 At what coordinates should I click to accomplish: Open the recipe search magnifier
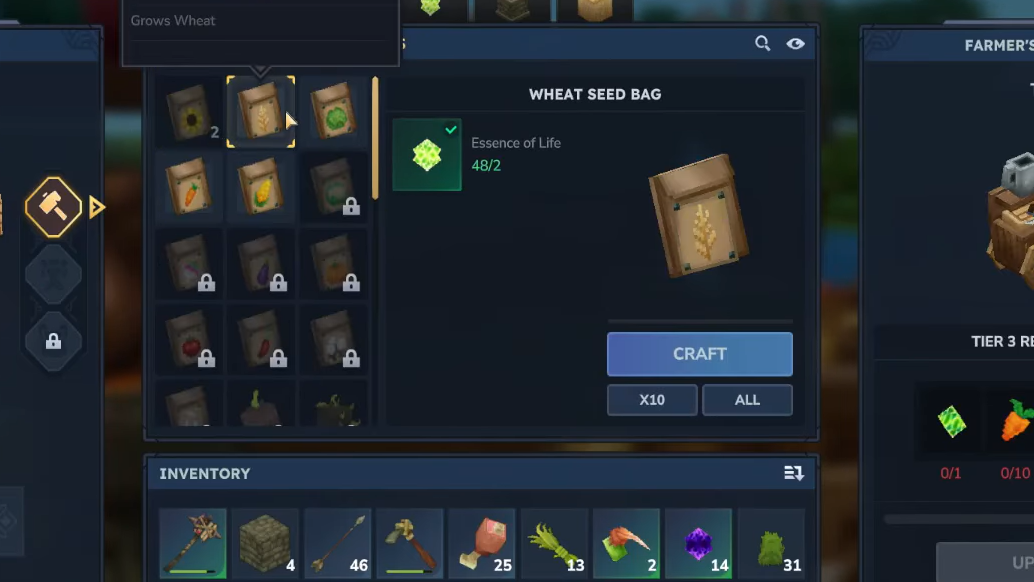point(762,44)
